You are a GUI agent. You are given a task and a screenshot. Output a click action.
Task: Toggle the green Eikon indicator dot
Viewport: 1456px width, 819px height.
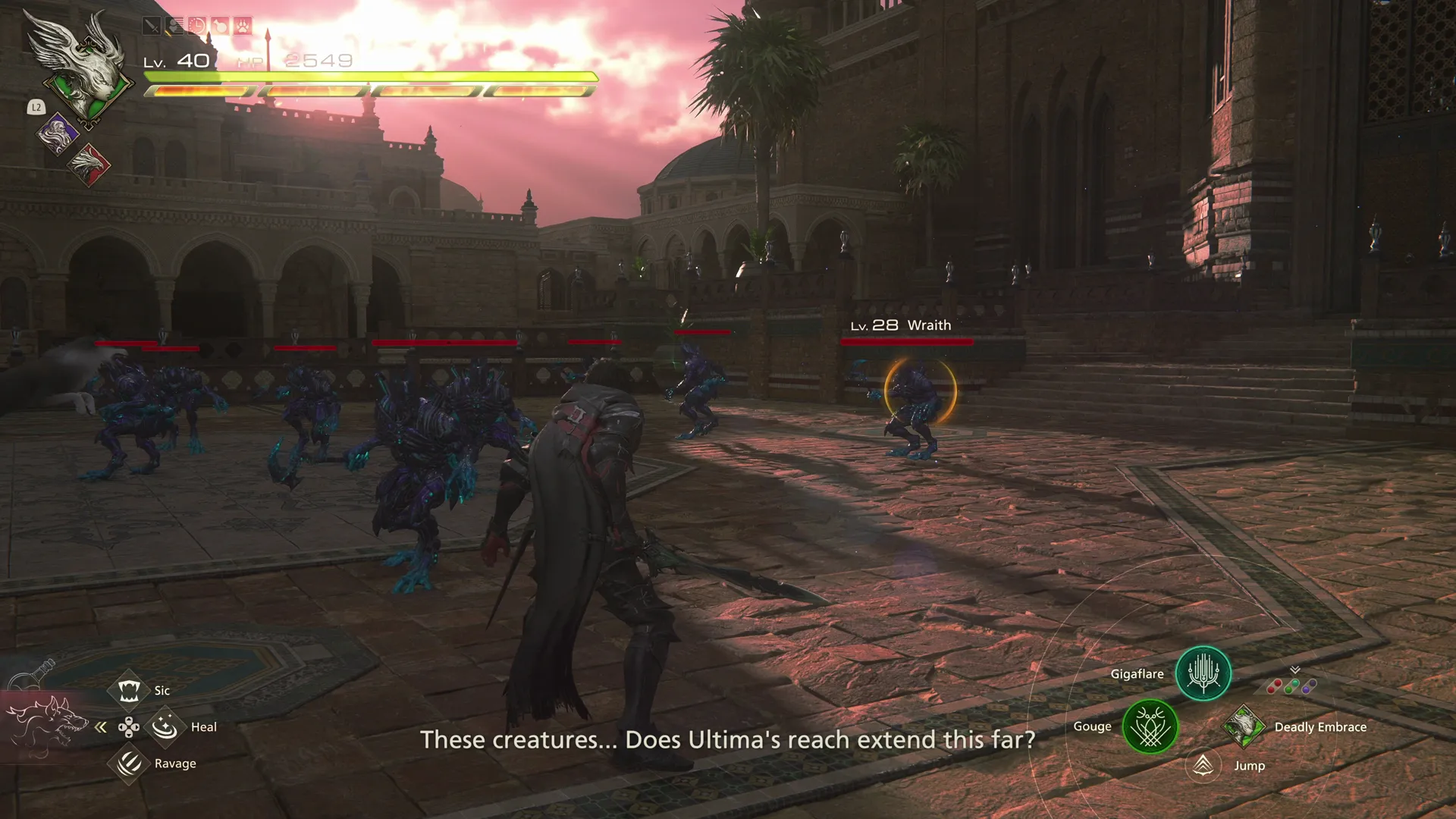click(1291, 686)
